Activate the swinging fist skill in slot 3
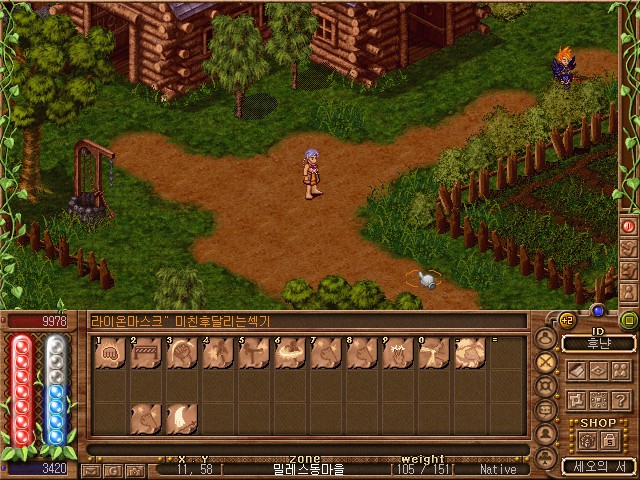Image resolution: width=640 pixels, height=480 pixels. click(182, 354)
